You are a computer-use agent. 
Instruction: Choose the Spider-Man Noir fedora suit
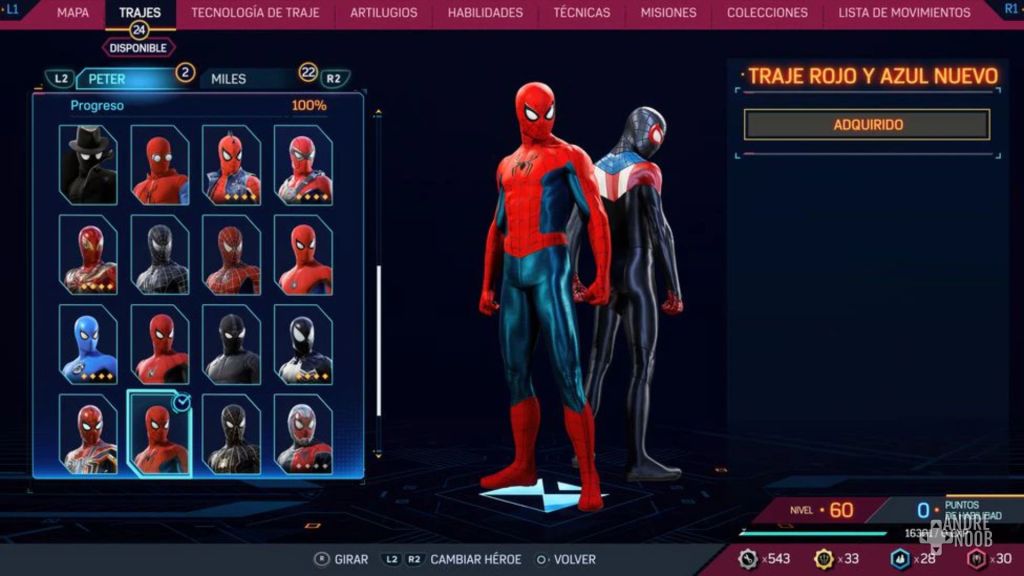click(x=88, y=165)
